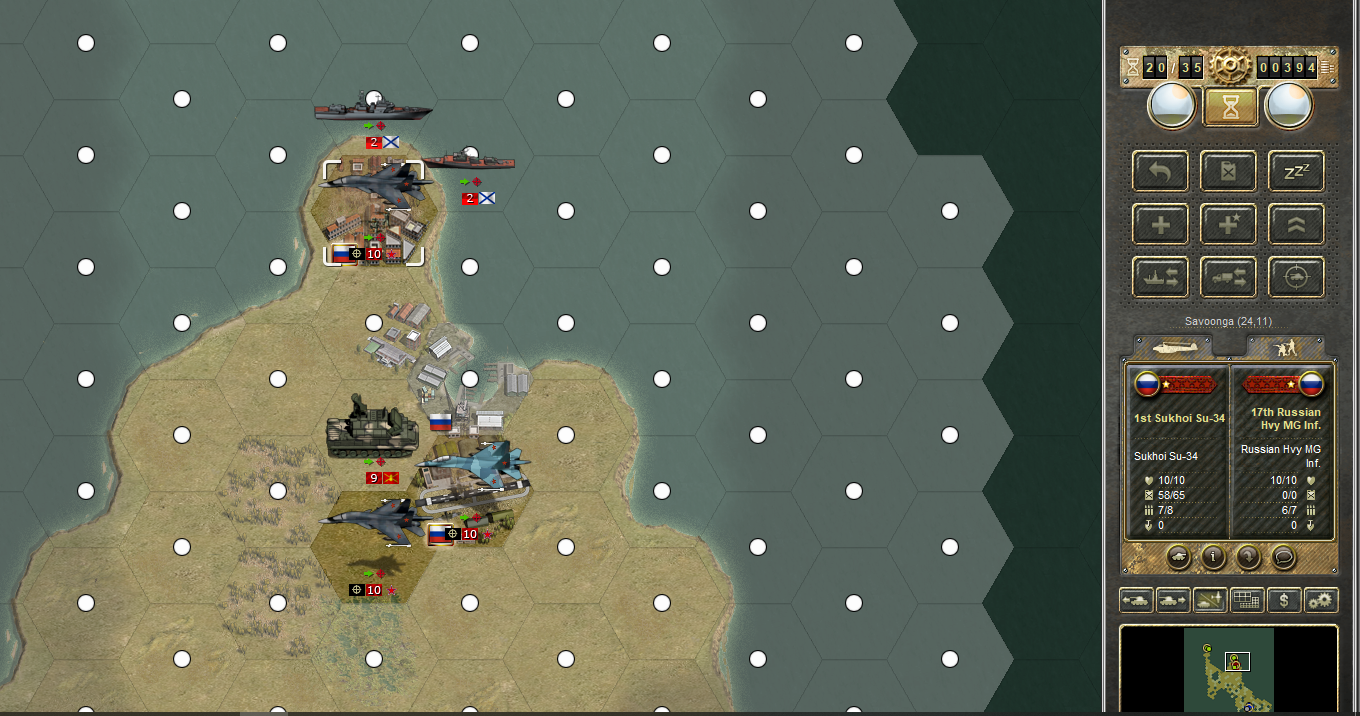Screen dimensions: 1360x716
Task: Open the purchase screen with the dollar button
Action: [x=1284, y=601]
